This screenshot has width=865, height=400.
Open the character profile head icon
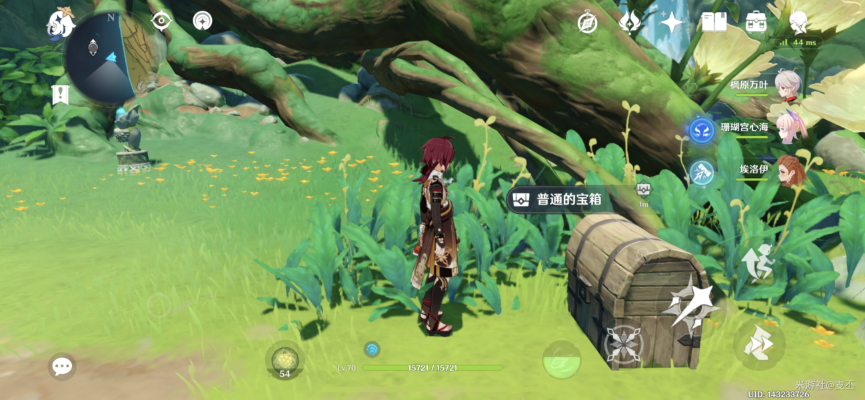pyautogui.click(x=799, y=21)
